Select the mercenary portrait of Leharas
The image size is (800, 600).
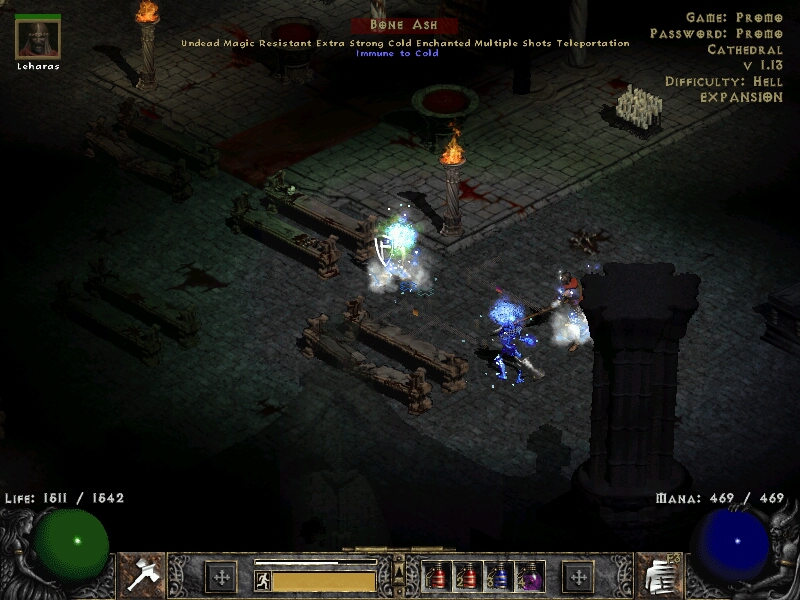38,39
